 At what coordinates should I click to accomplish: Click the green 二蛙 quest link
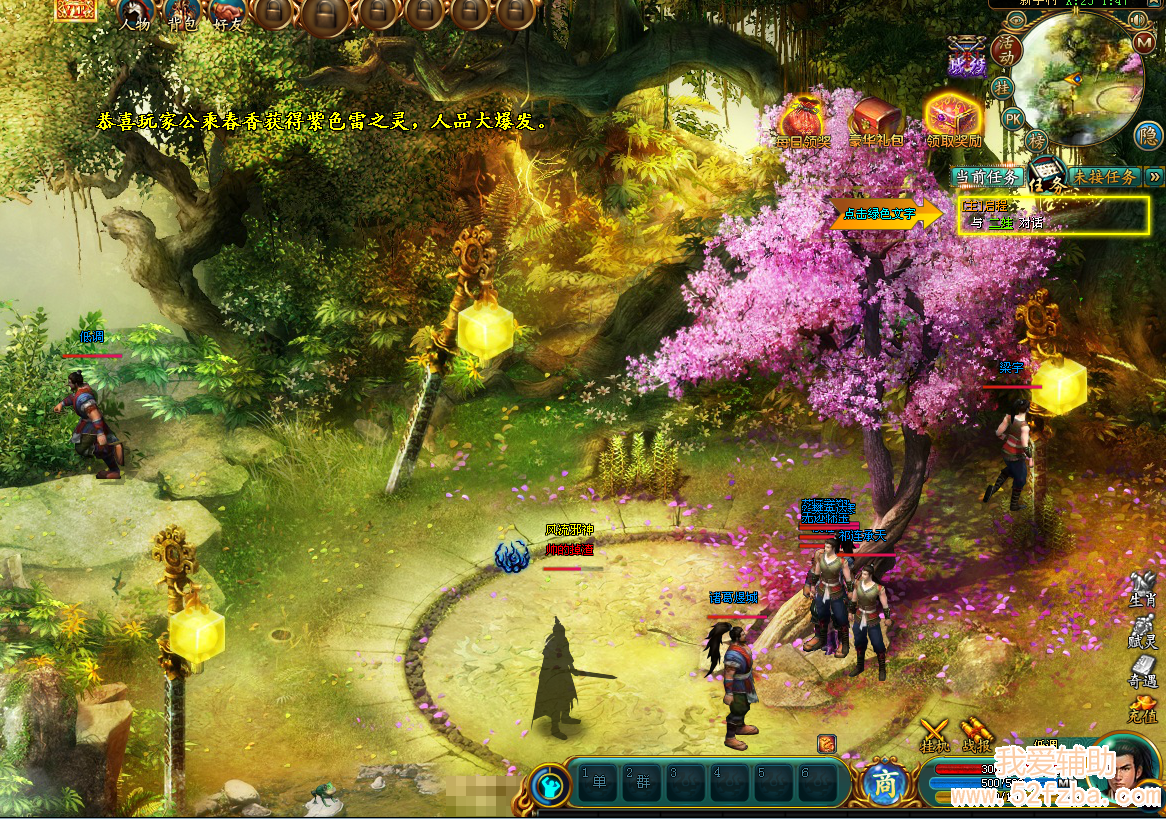(x=1000, y=223)
